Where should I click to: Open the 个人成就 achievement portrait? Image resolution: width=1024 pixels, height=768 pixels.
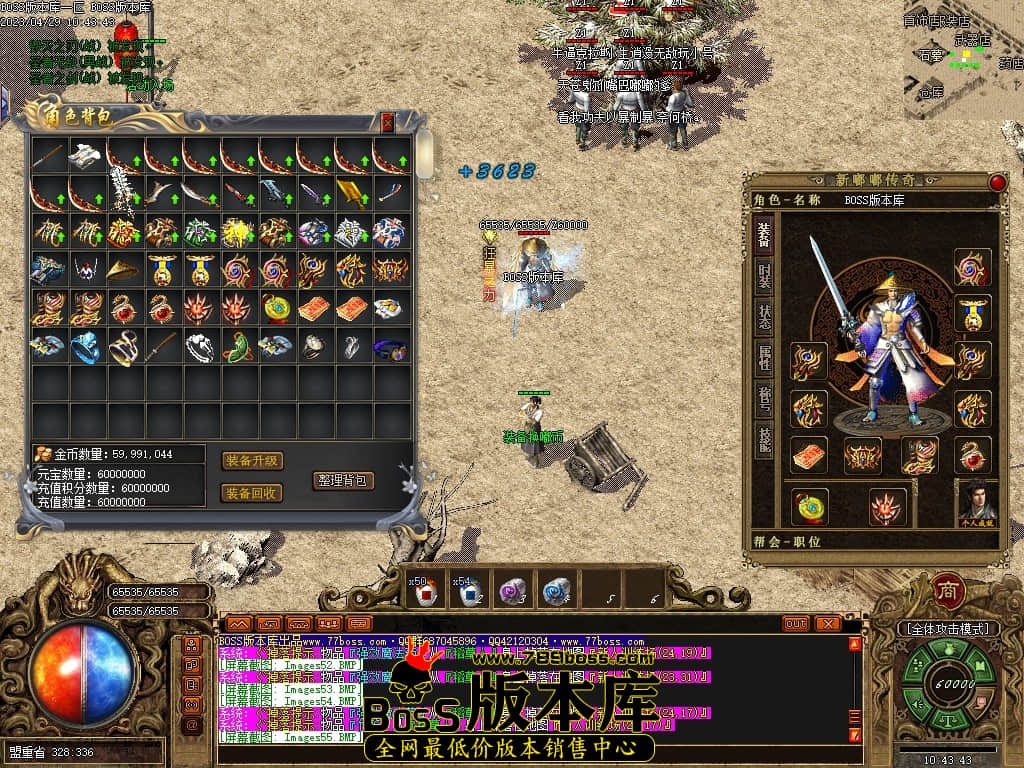[x=977, y=500]
